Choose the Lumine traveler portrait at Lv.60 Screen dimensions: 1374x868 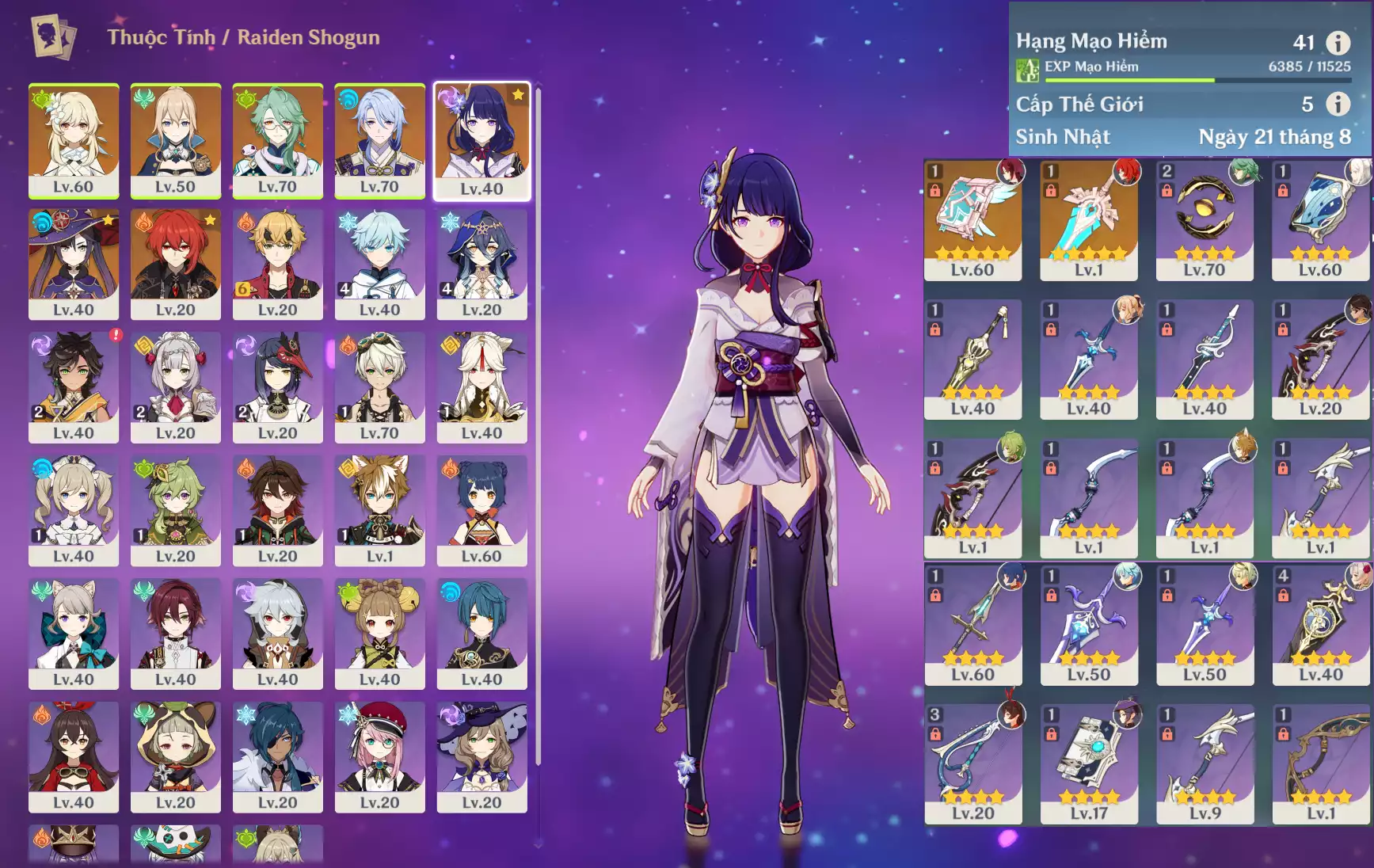[74, 139]
